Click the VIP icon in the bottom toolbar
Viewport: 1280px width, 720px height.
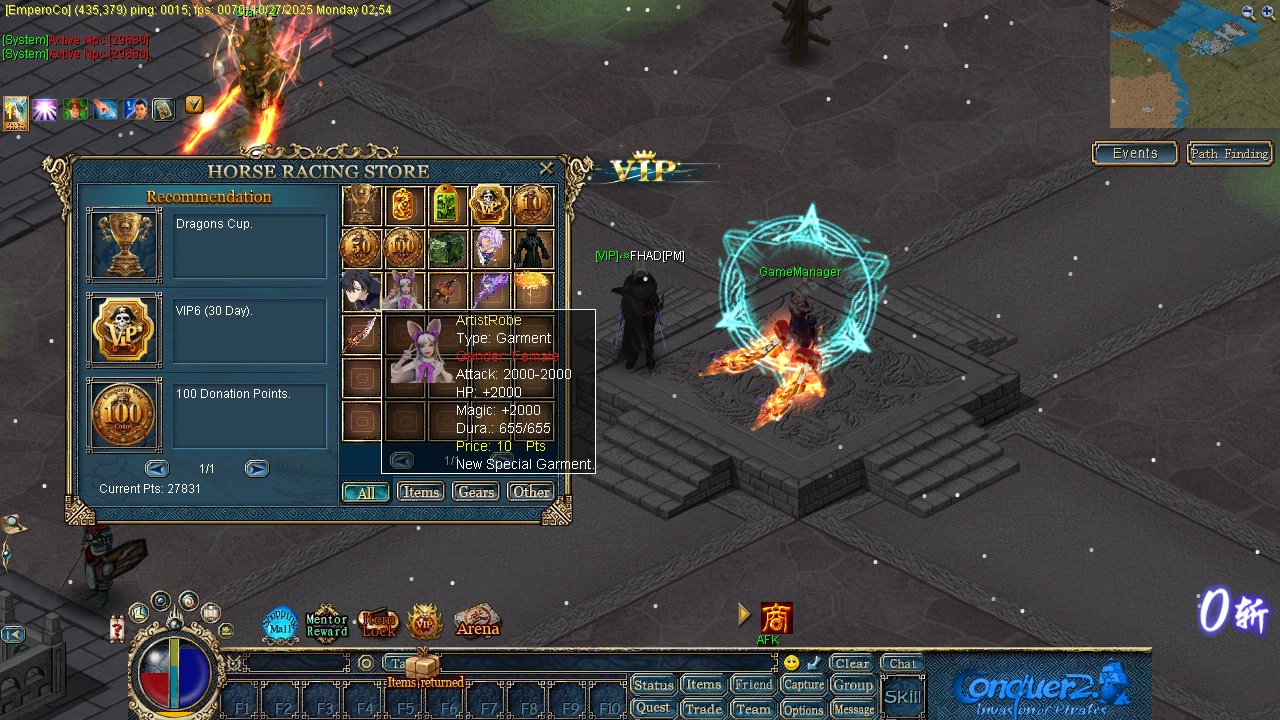(x=425, y=622)
